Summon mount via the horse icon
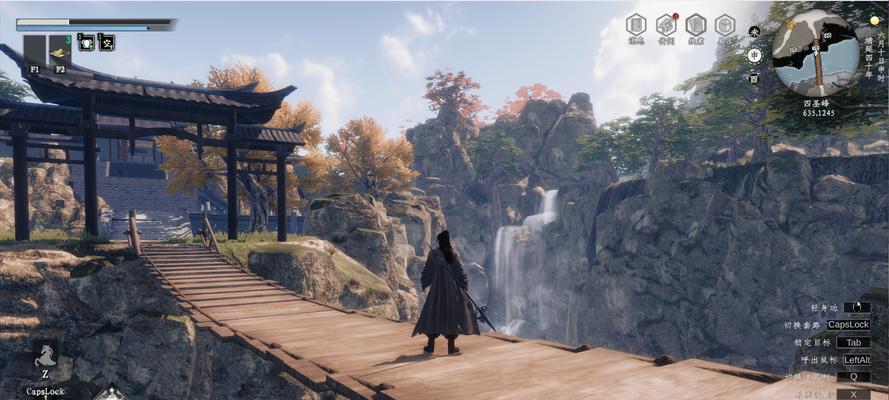The width and height of the screenshot is (889, 400). (x=44, y=357)
